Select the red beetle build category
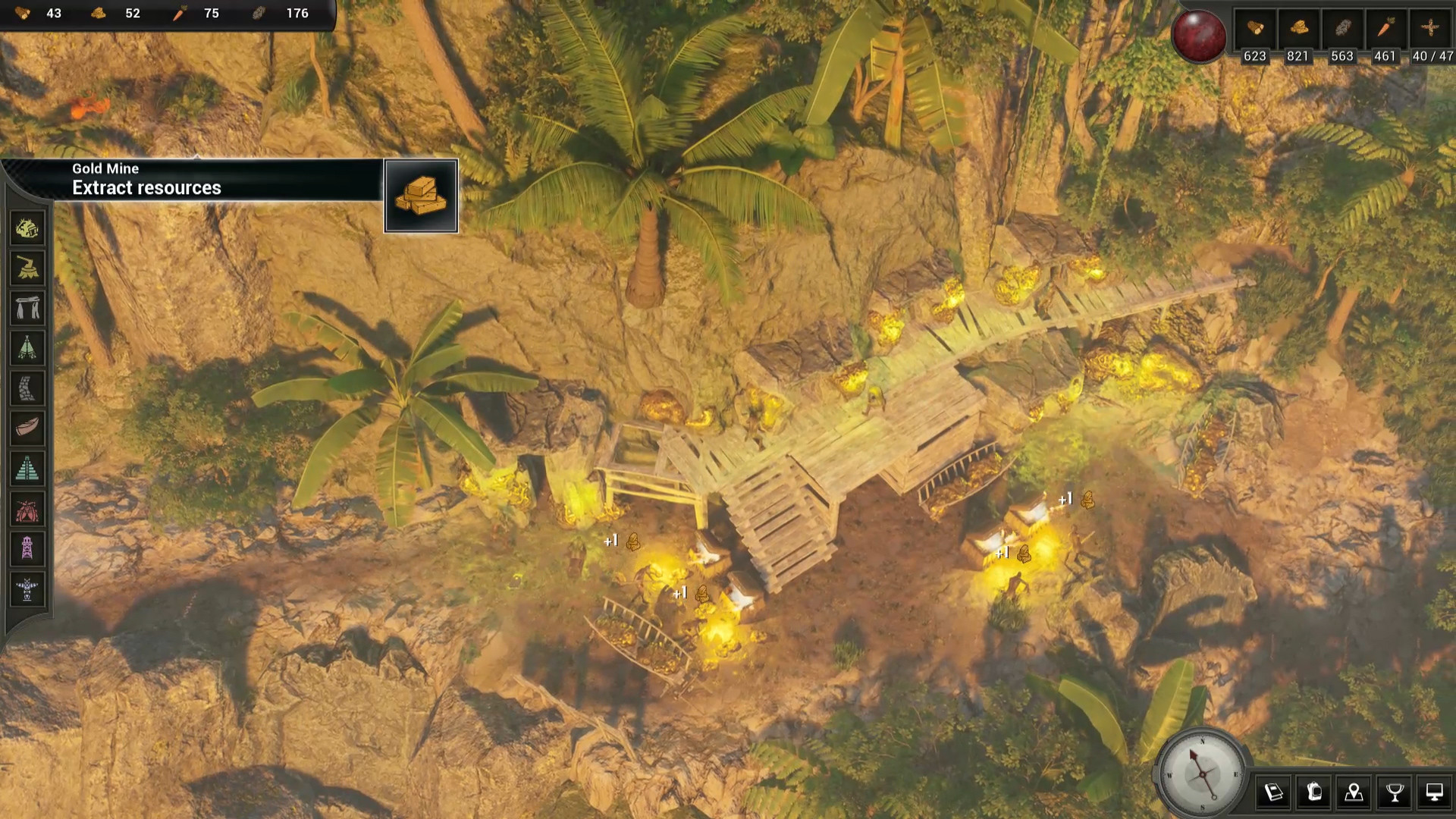 (27, 509)
